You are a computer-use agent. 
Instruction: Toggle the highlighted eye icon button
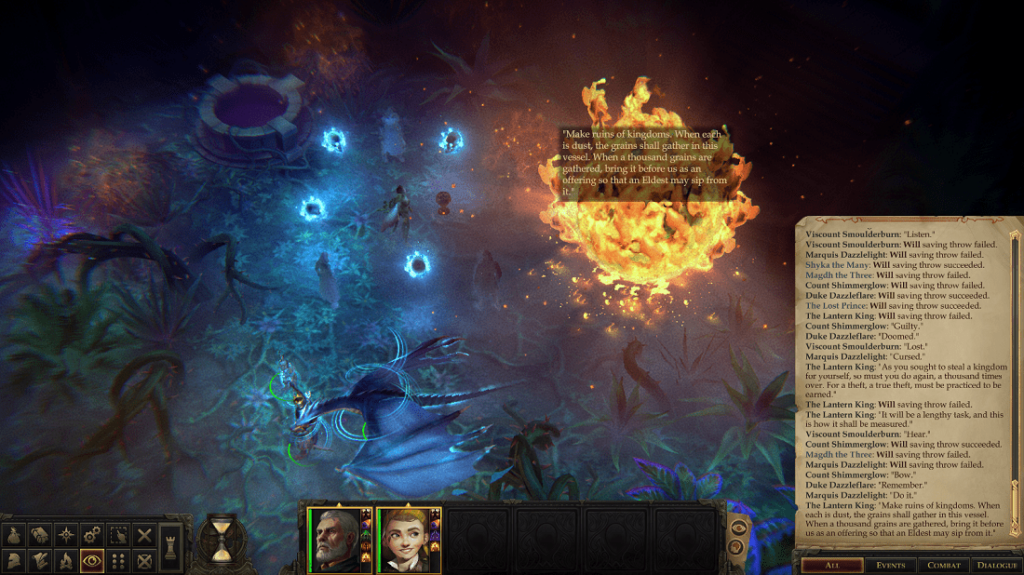pyautogui.click(x=92, y=561)
